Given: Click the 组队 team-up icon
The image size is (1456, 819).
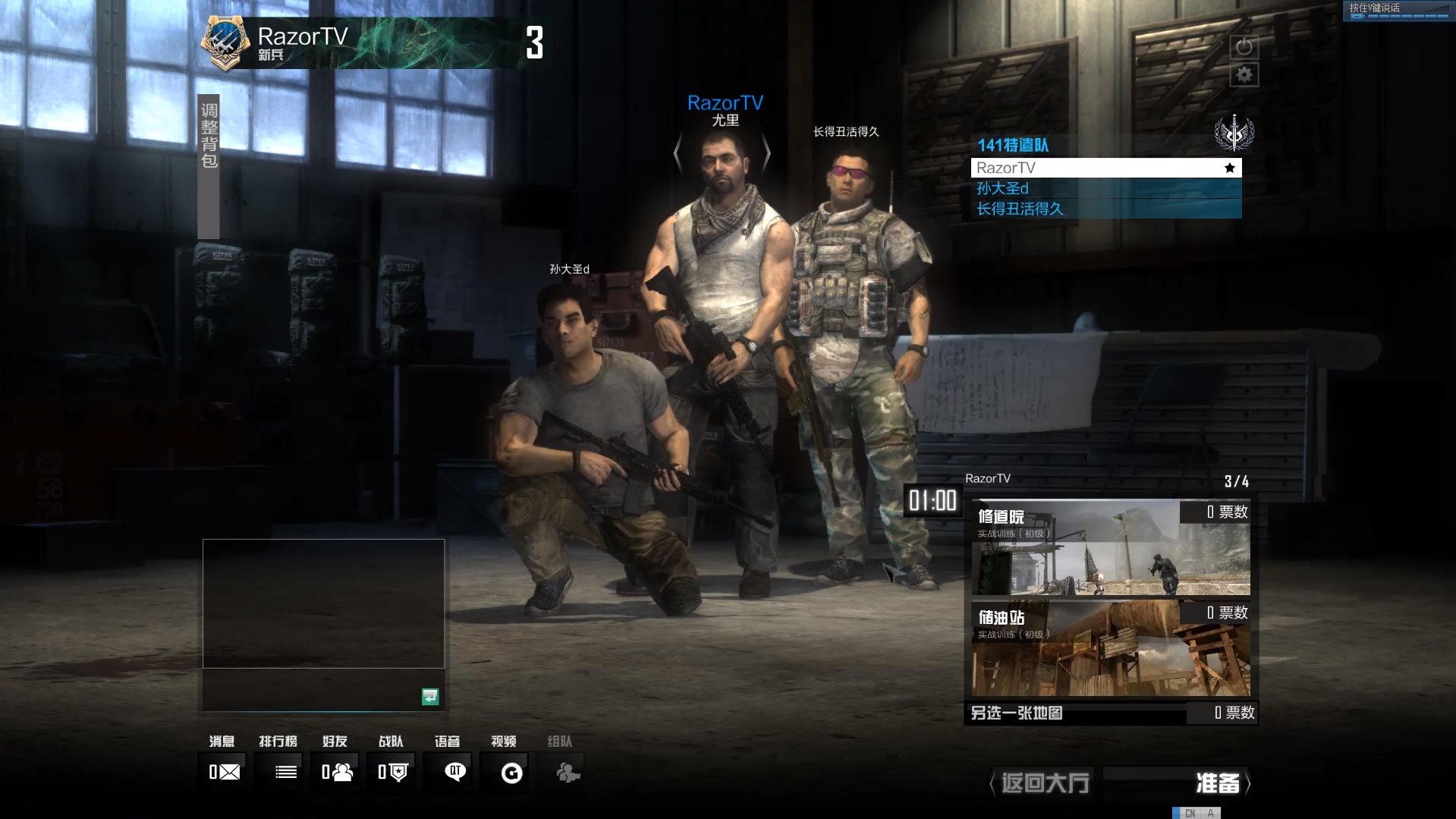Looking at the screenshot, I should click(x=567, y=773).
